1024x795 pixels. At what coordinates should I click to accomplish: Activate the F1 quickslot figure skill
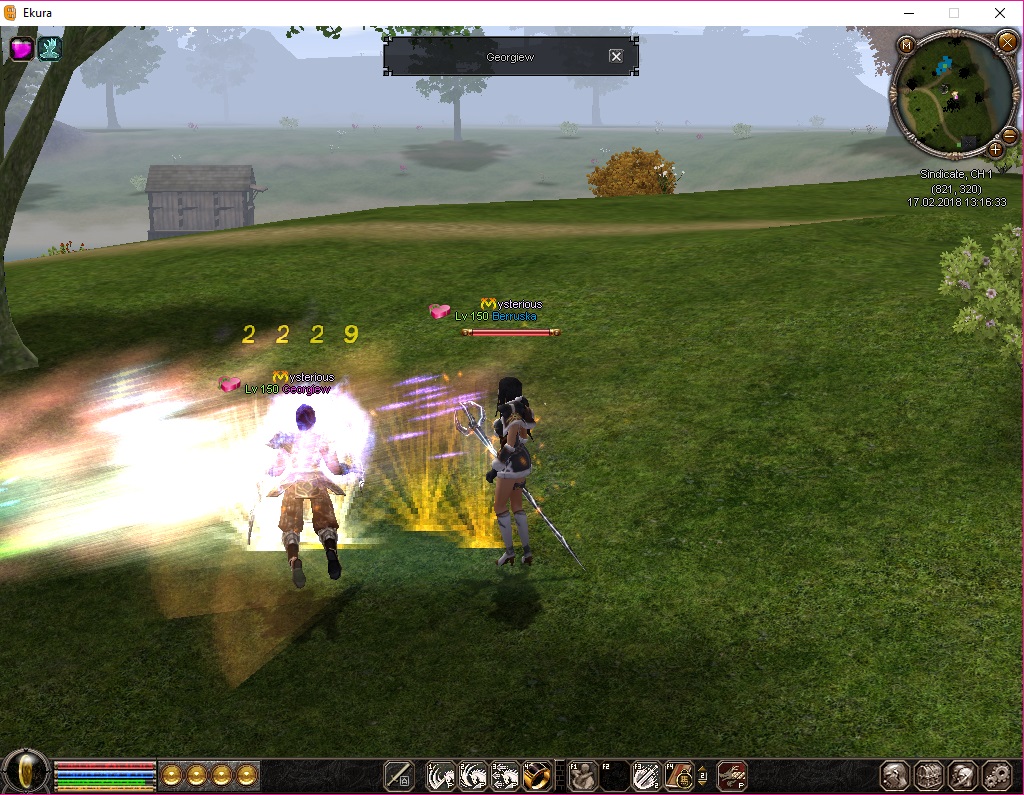583,775
